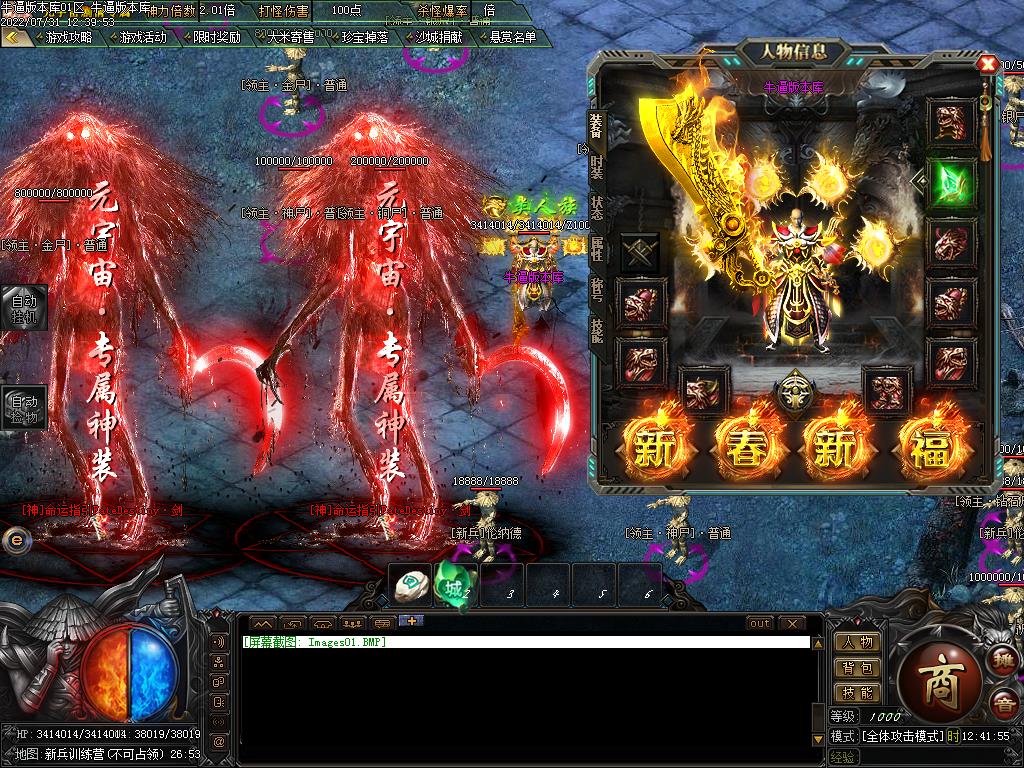Use the green 城 town scroll hotbar item
This screenshot has height=768, width=1024.
tap(454, 587)
